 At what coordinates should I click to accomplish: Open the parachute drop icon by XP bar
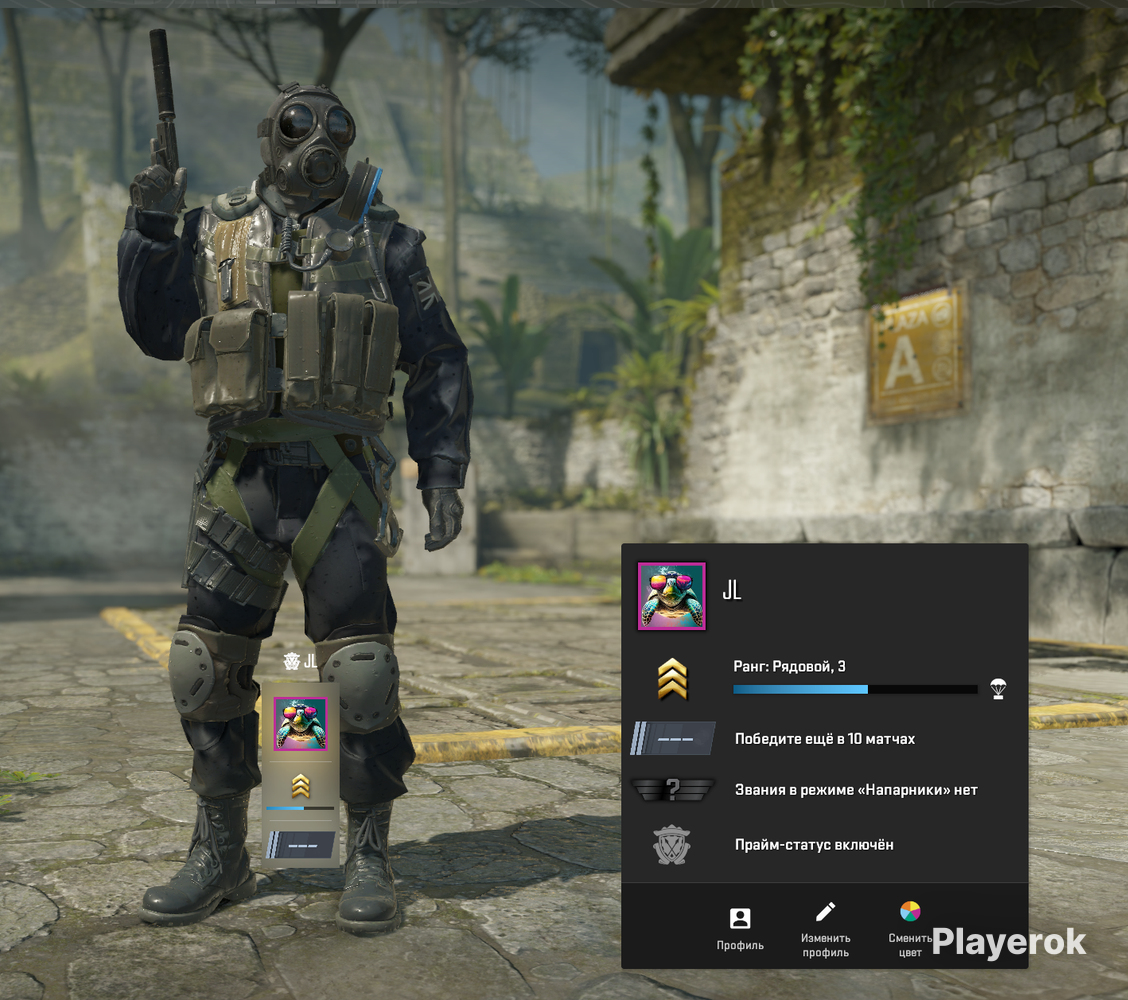pos(997,688)
